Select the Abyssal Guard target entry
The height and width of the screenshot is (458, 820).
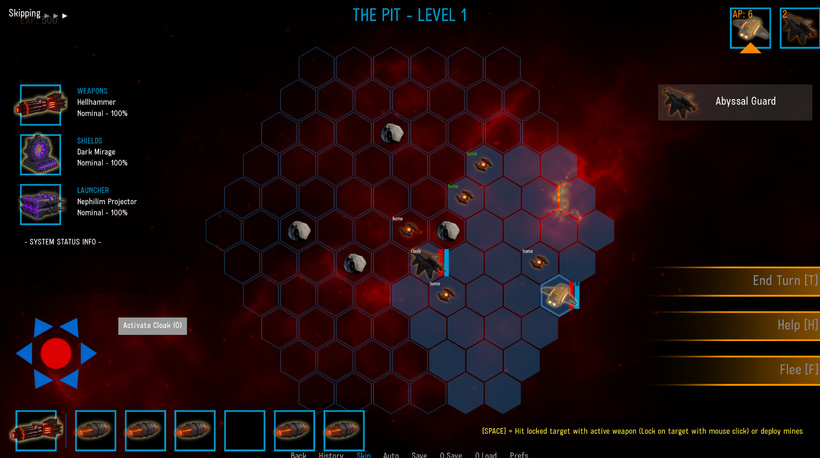pos(735,102)
